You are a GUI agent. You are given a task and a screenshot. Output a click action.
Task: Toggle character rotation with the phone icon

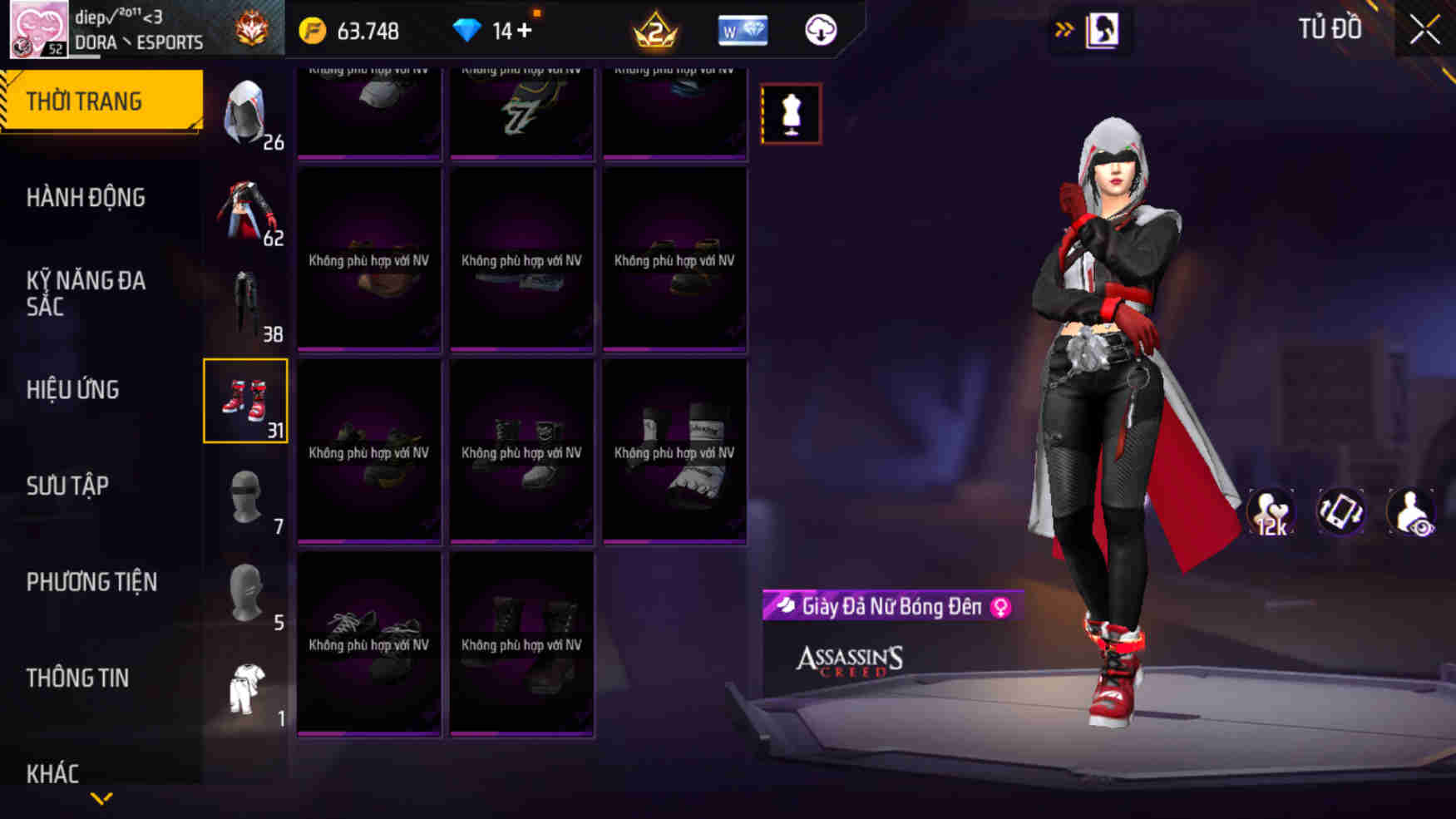(x=1340, y=512)
